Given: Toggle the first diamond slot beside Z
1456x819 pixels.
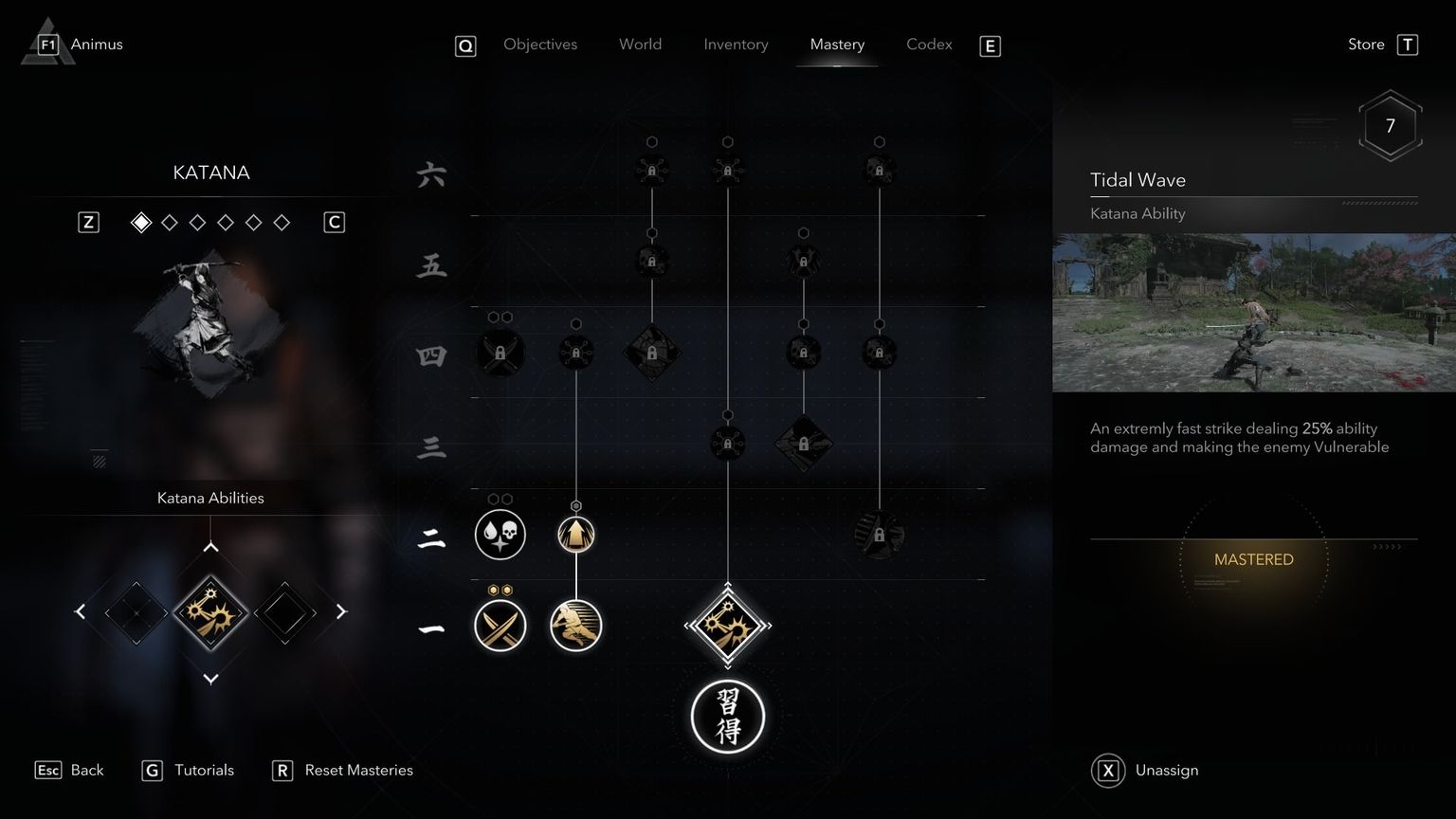Looking at the screenshot, I should (x=141, y=222).
